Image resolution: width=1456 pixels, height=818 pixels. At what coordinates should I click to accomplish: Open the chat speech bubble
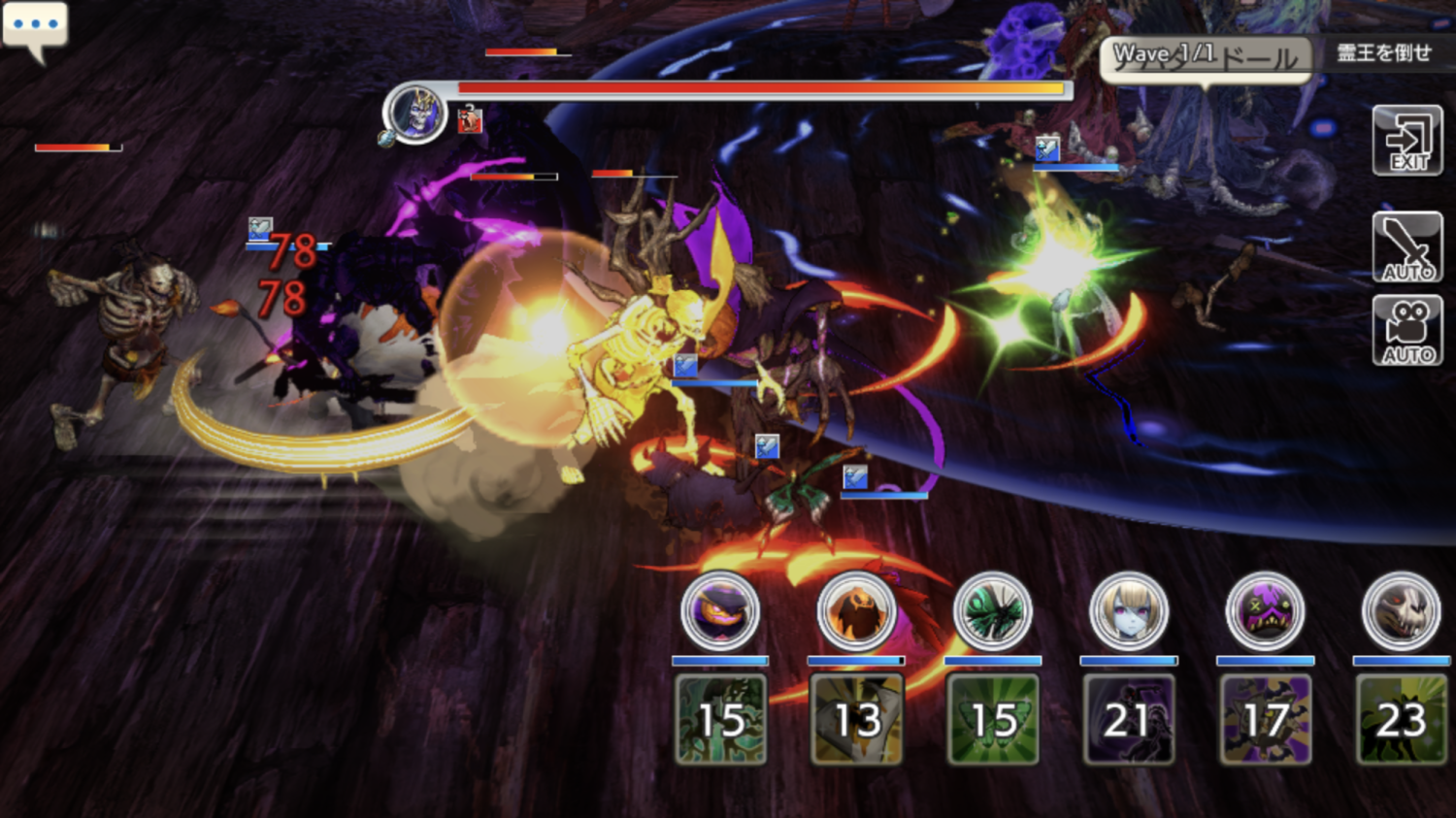tap(35, 27)
